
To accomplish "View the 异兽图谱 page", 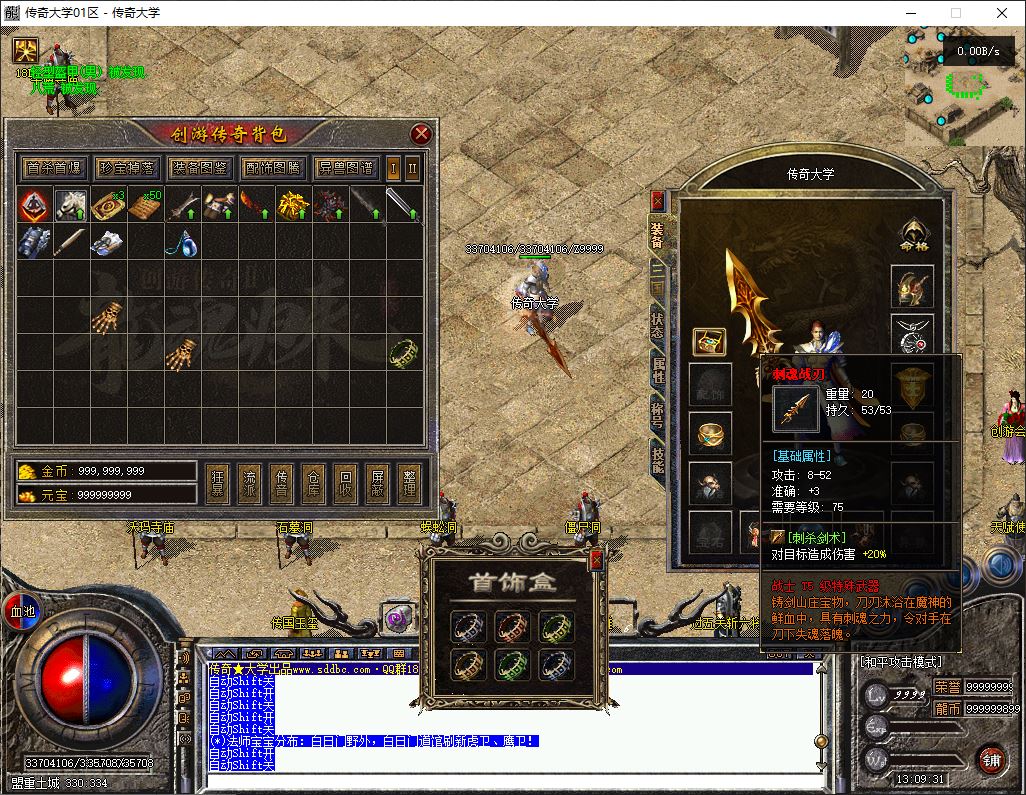I will click(x=344, y=168).
